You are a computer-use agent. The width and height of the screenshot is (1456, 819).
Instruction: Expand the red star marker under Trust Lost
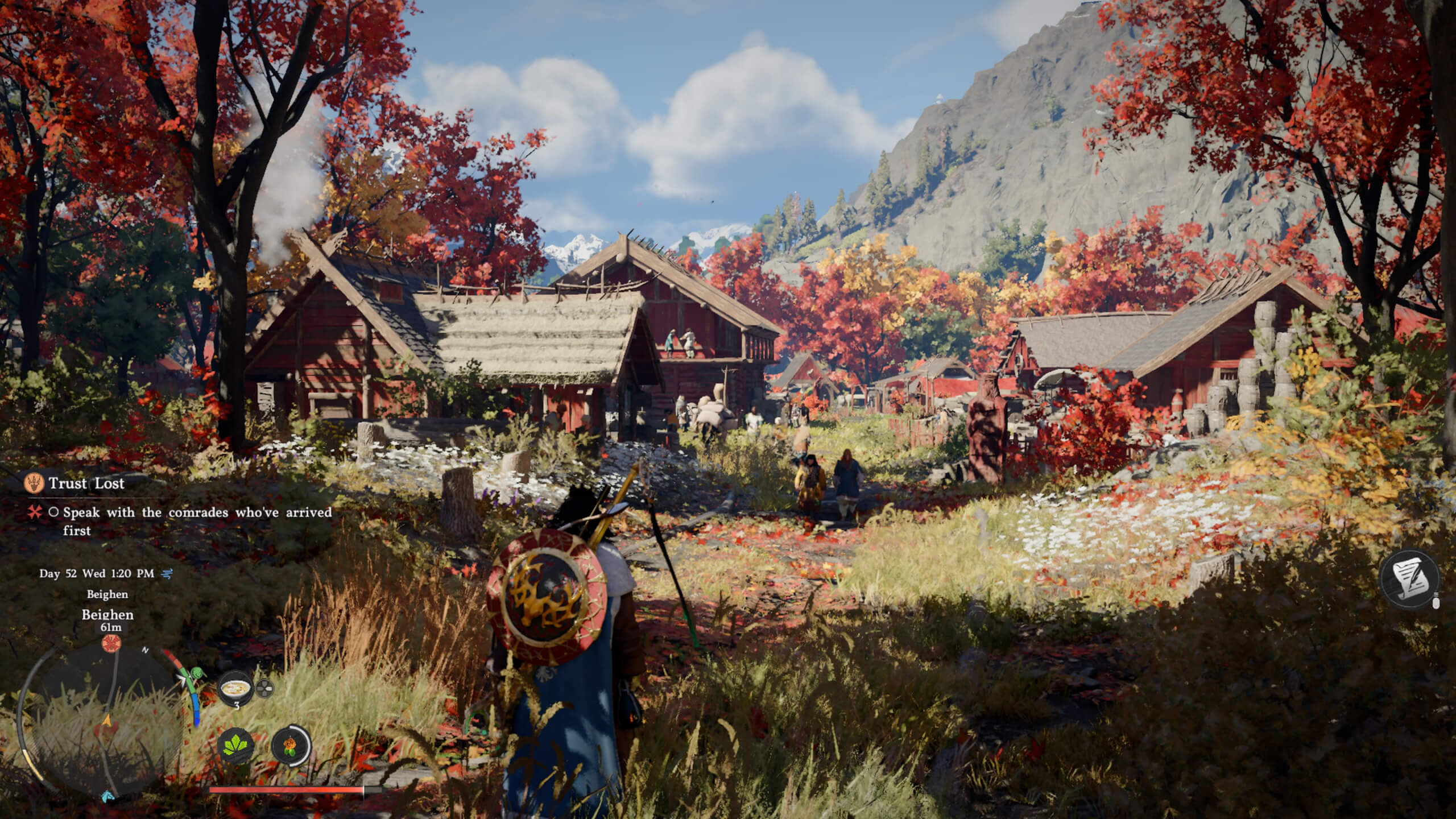[x=34, y=512]
